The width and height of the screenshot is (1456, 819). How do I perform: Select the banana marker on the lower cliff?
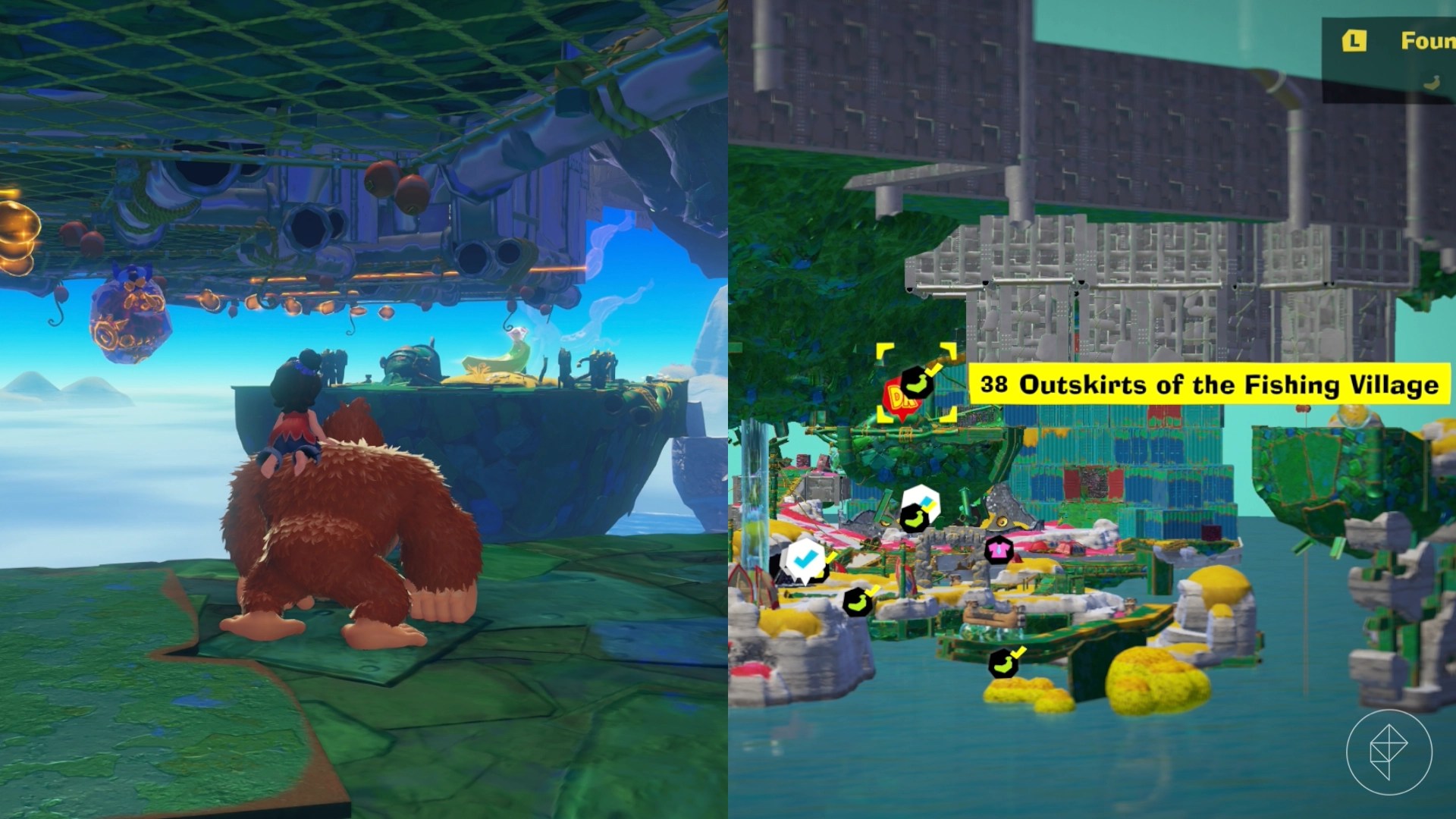[858, 601]
